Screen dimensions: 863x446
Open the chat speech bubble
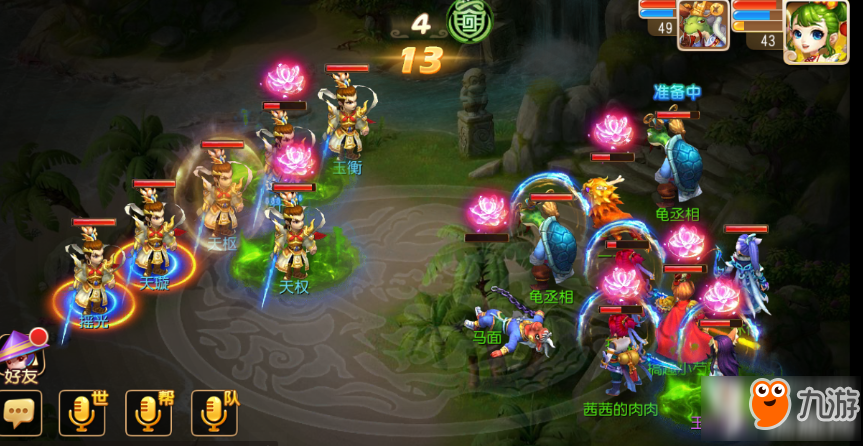pyautogui.click(x=19, y=412)
